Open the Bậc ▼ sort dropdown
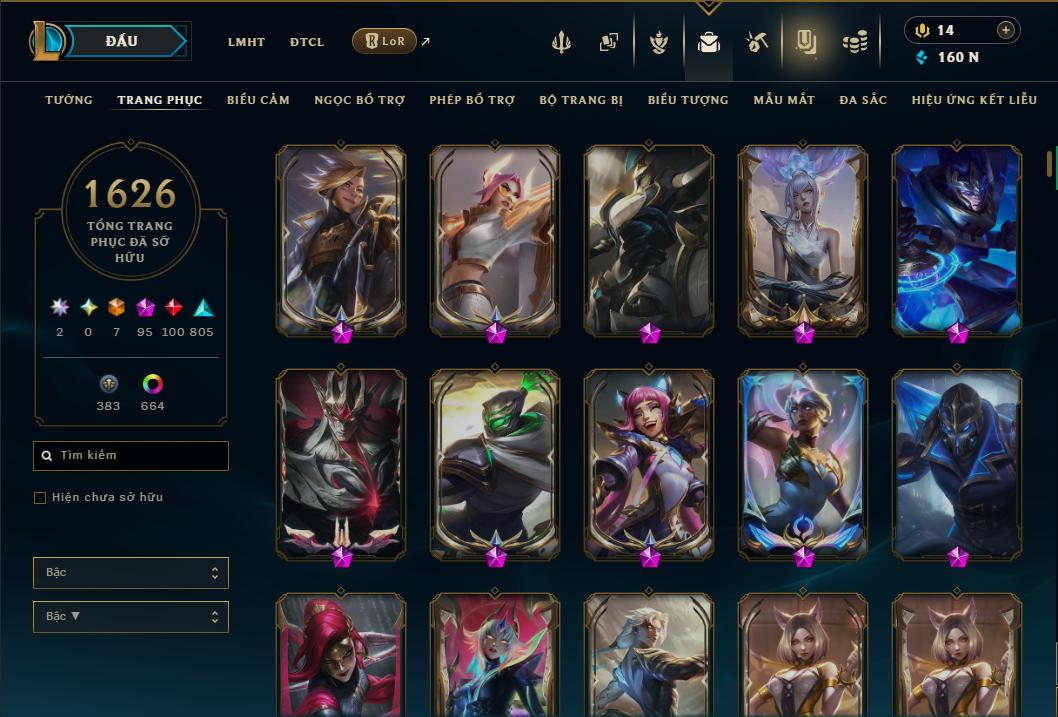 [131, 617]
